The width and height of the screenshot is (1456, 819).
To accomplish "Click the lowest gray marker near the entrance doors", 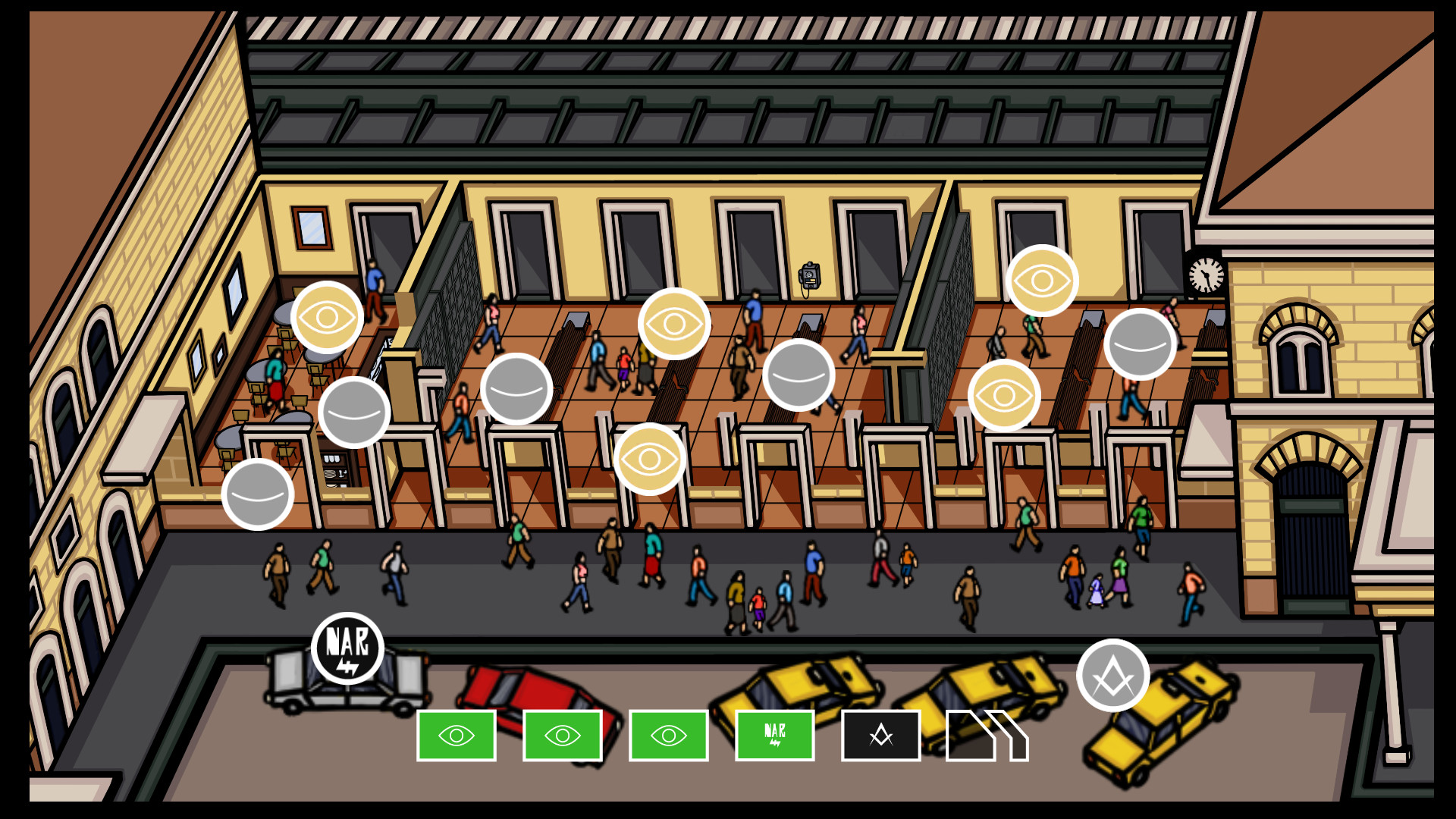I will pyautogui.click(x=258, y=493).
